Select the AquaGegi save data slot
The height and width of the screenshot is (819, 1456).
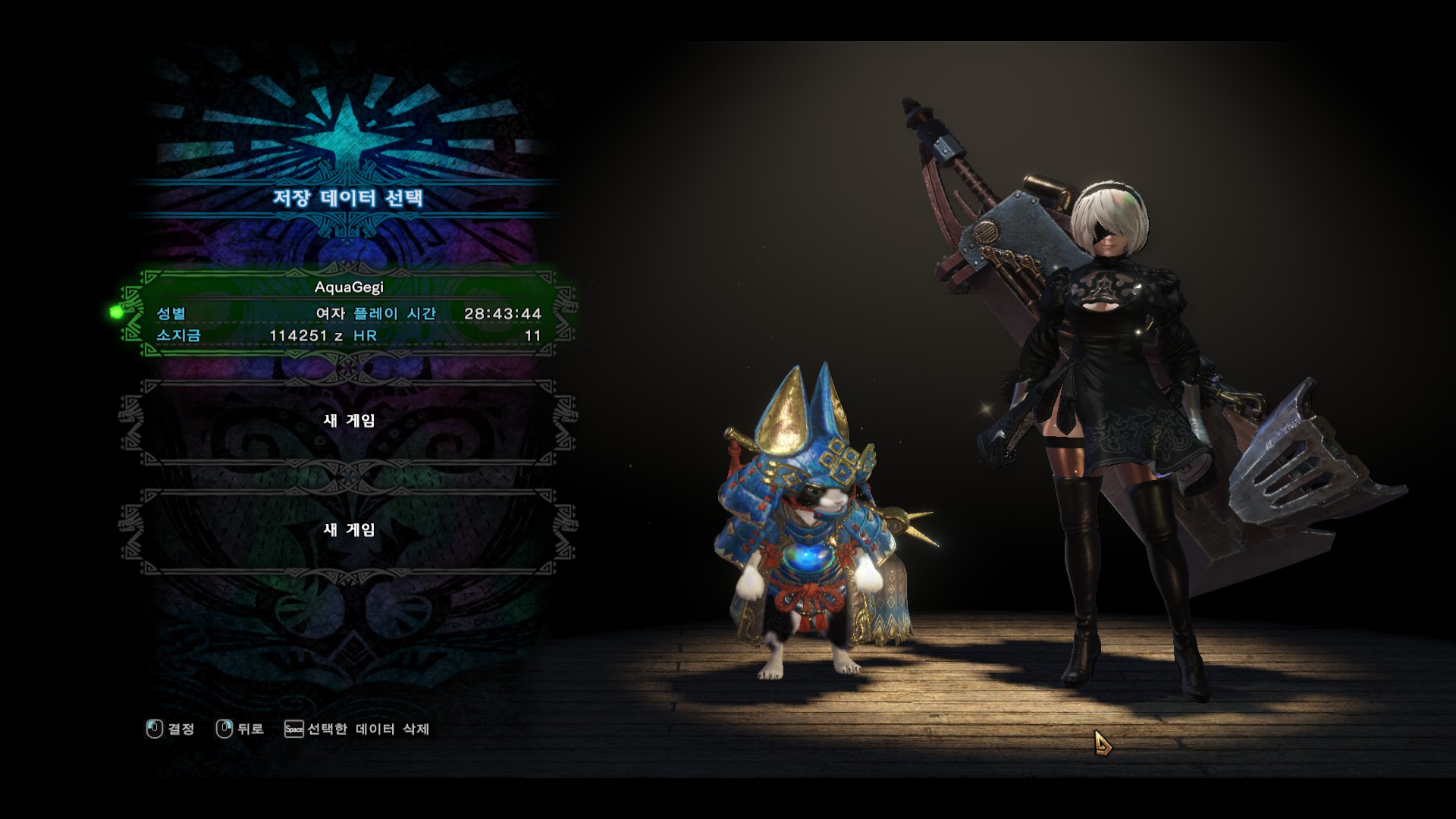[349, 312]
